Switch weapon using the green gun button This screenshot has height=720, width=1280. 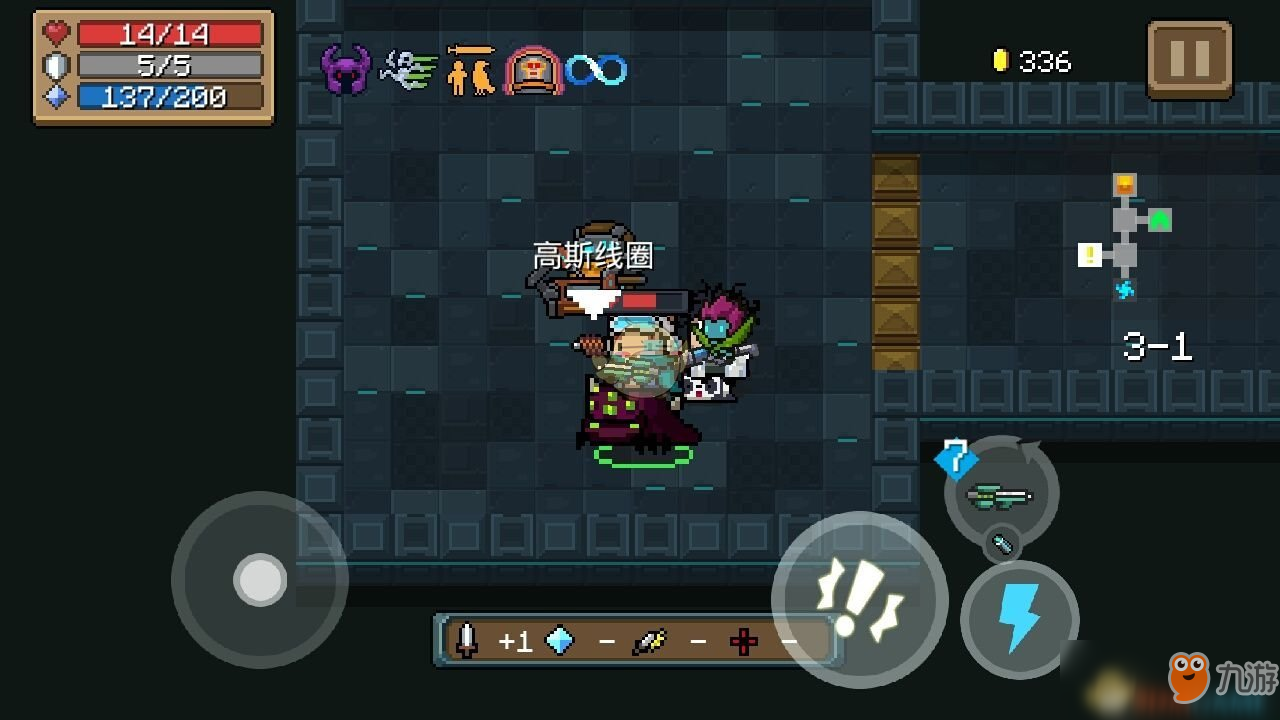pyautogui.click(x=1000, y=494)
